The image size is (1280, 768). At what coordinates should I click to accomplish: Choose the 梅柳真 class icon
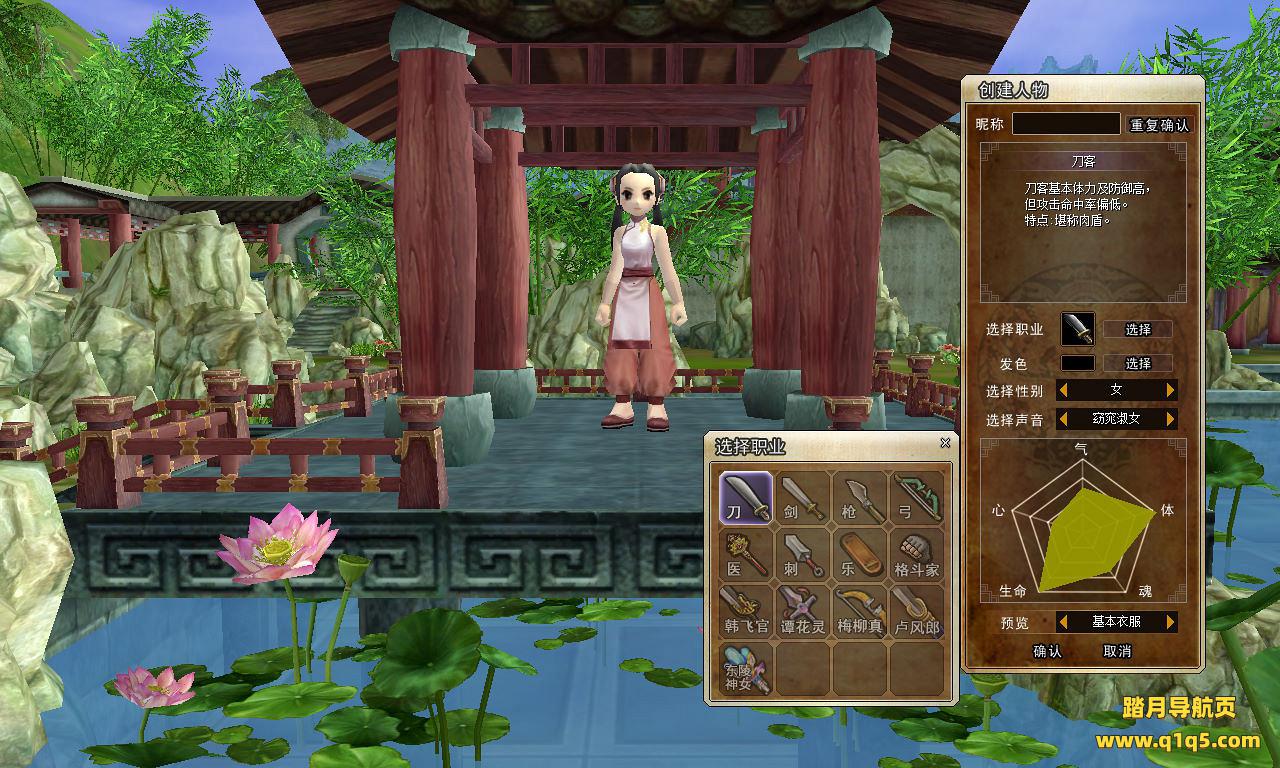pyautogui.click(x=860, y=611)
